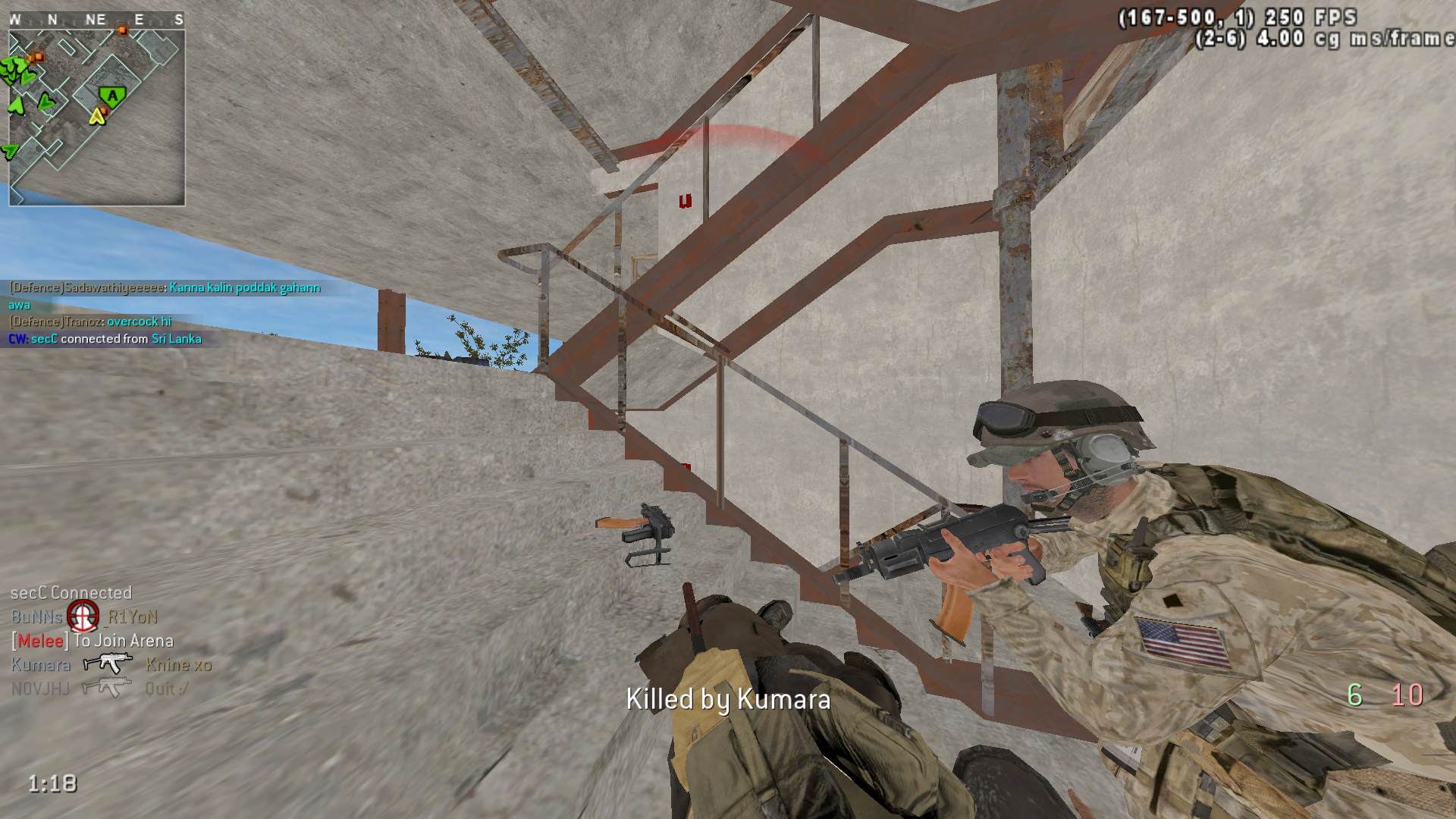1456x819 pixels.
Task: Click the Kumara killed Knine xo feed entry
Action: coord(111,665)
